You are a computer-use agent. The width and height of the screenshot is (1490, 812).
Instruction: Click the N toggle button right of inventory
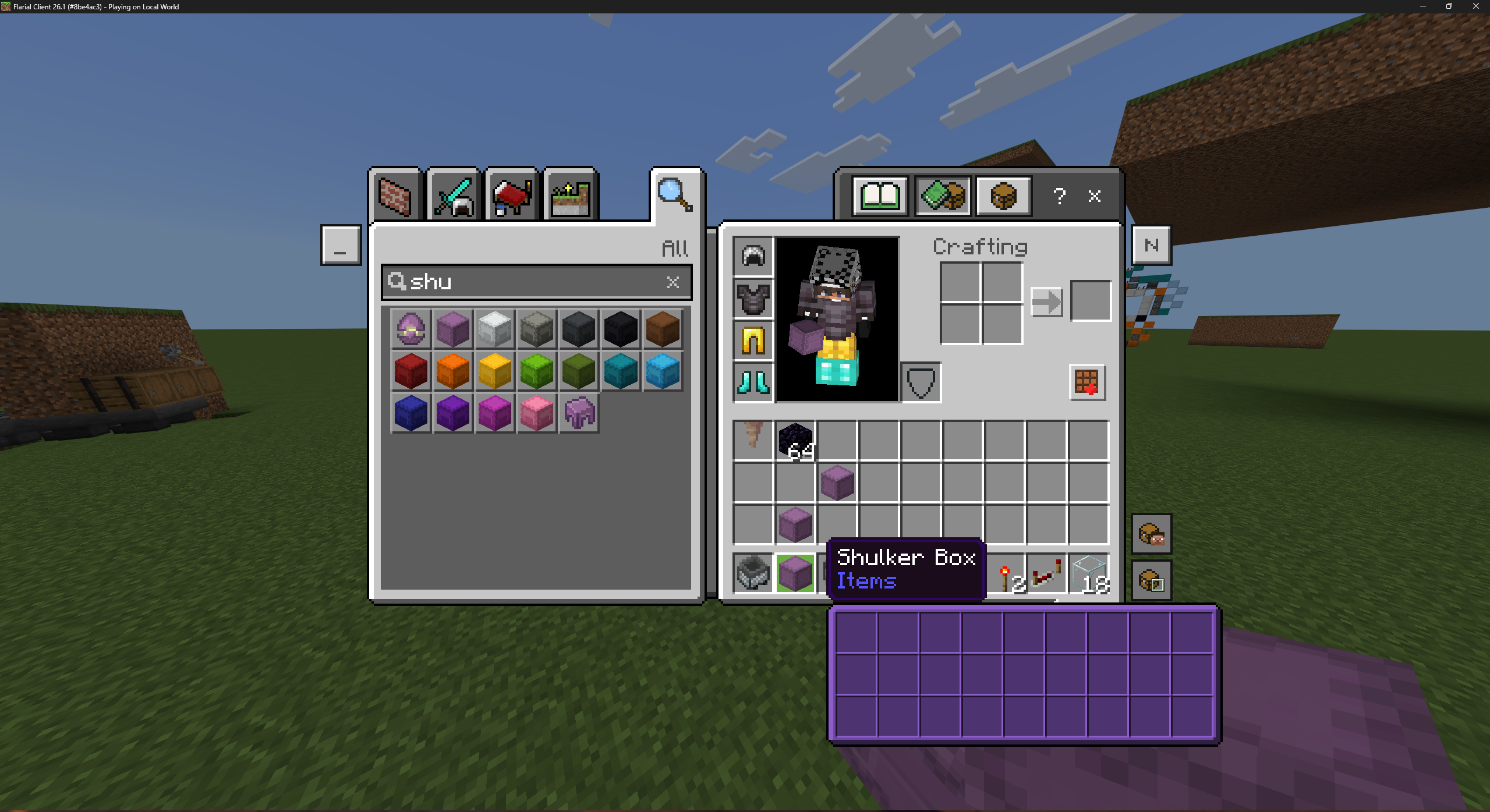(x=1152, y=245)
